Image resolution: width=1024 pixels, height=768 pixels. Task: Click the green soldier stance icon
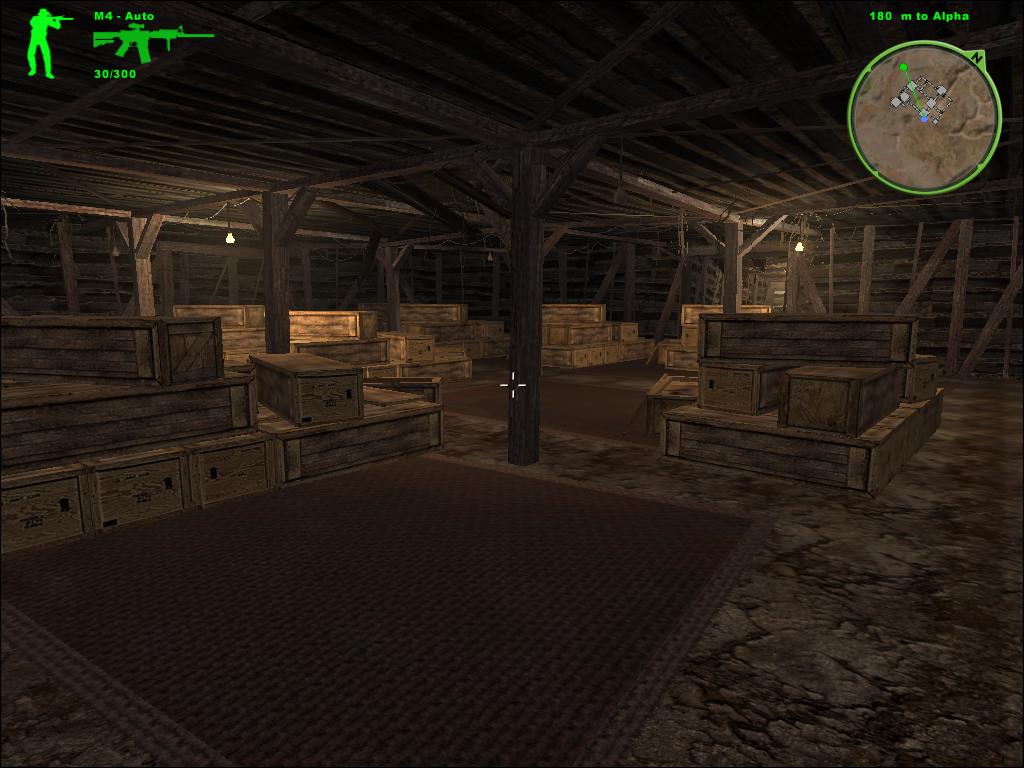tap(42, 43)
